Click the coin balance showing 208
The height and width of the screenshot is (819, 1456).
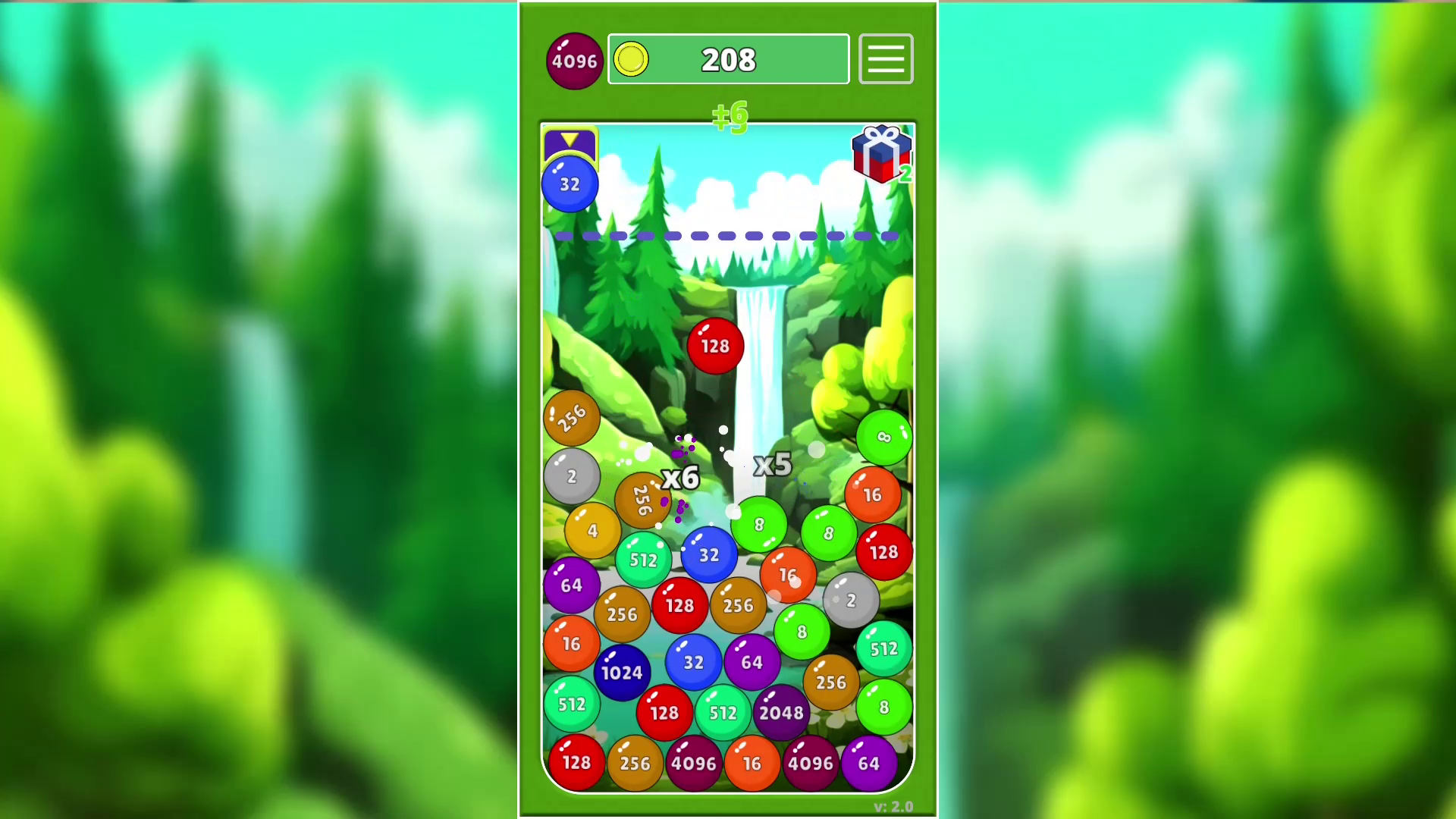(x=728, y=59)
